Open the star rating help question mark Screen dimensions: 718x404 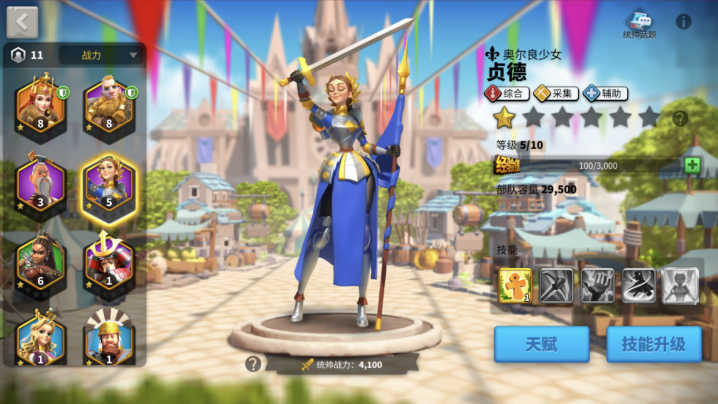click(680, 118)
